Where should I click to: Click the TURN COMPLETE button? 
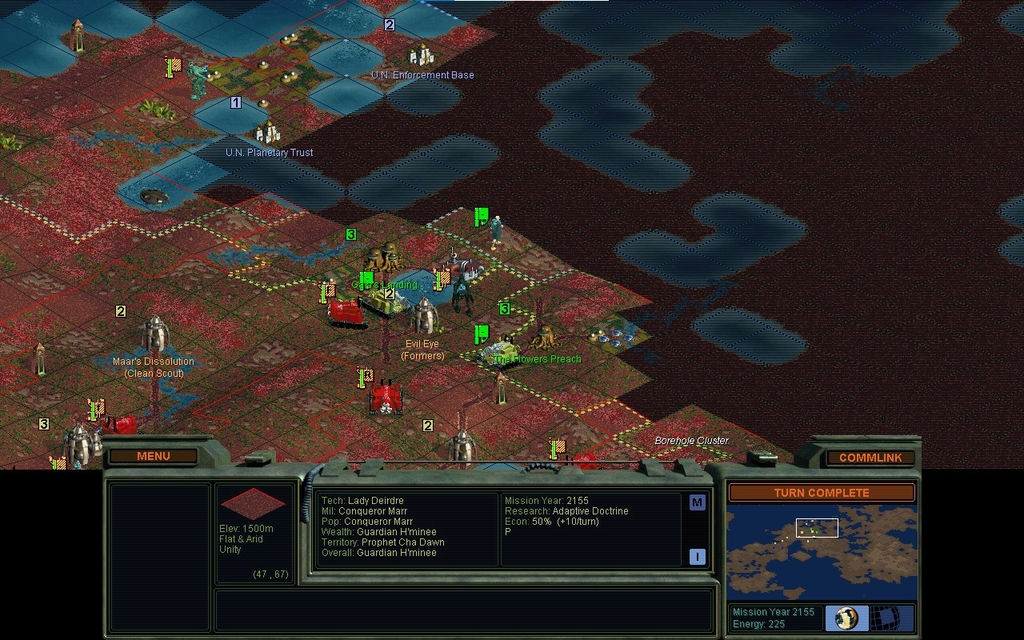pos(820,492)
